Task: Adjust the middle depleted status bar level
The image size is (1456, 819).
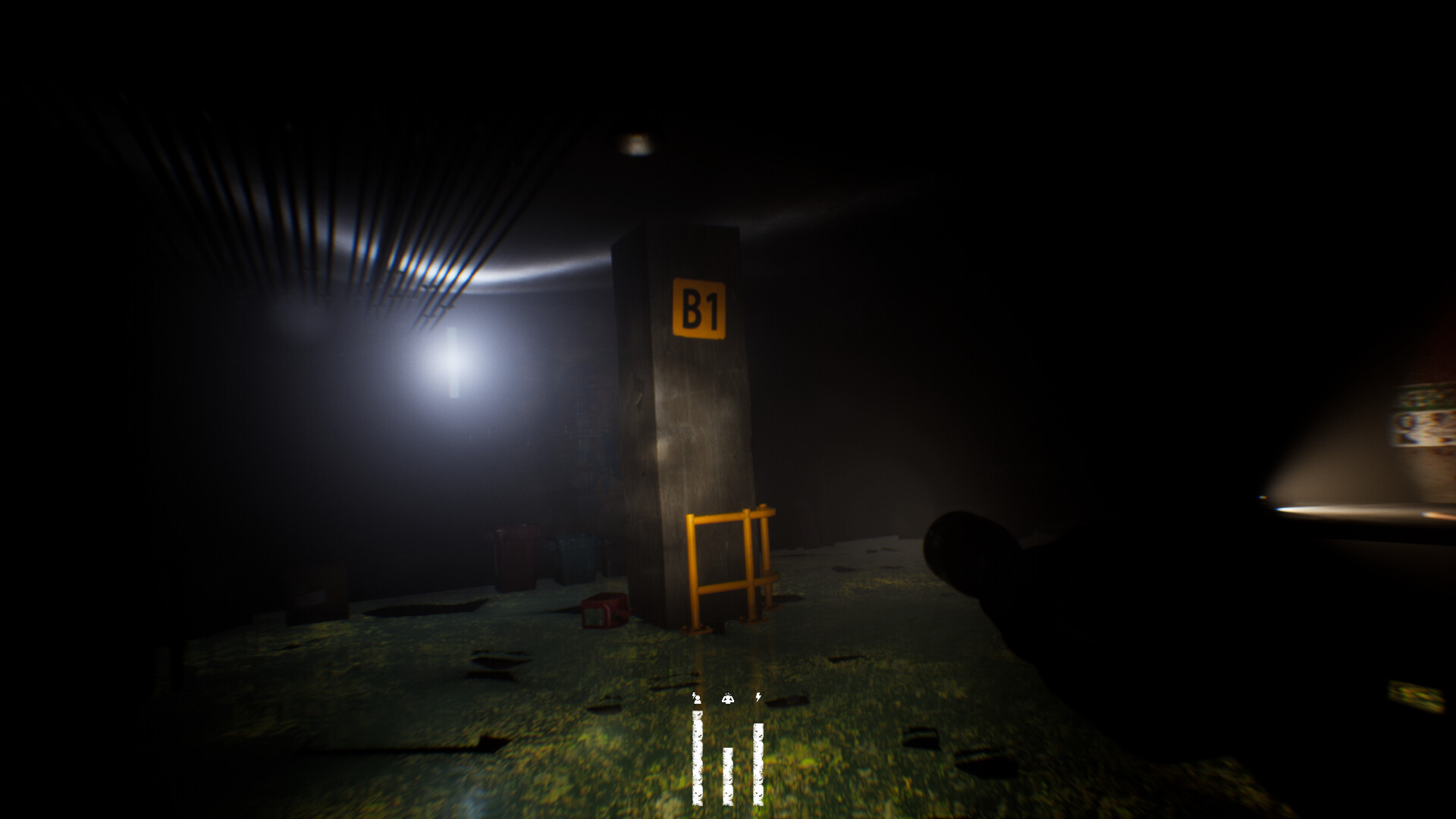Action: click(728, 776)
